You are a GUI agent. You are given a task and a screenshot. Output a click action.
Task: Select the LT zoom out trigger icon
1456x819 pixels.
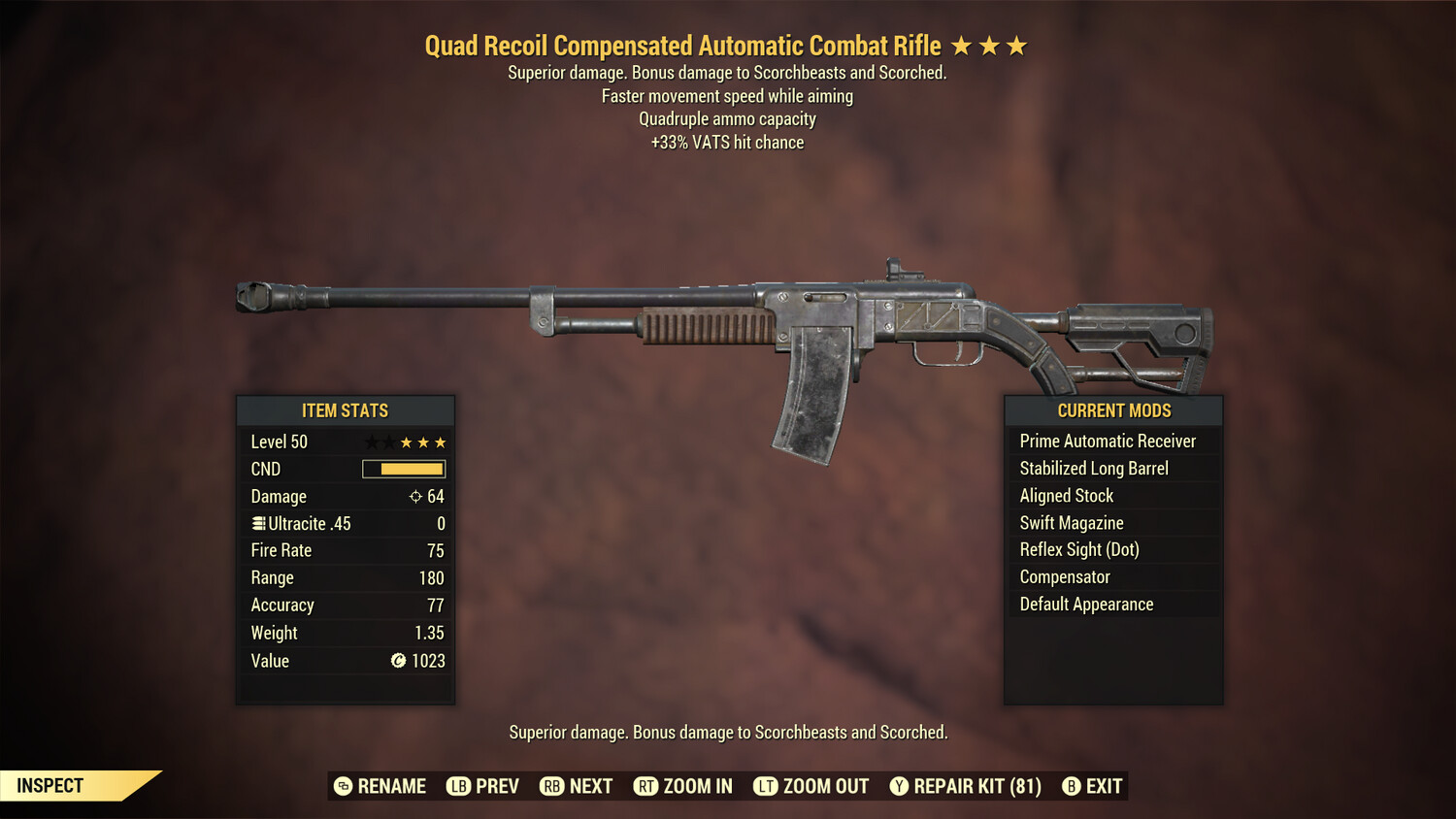click(765, 786)
